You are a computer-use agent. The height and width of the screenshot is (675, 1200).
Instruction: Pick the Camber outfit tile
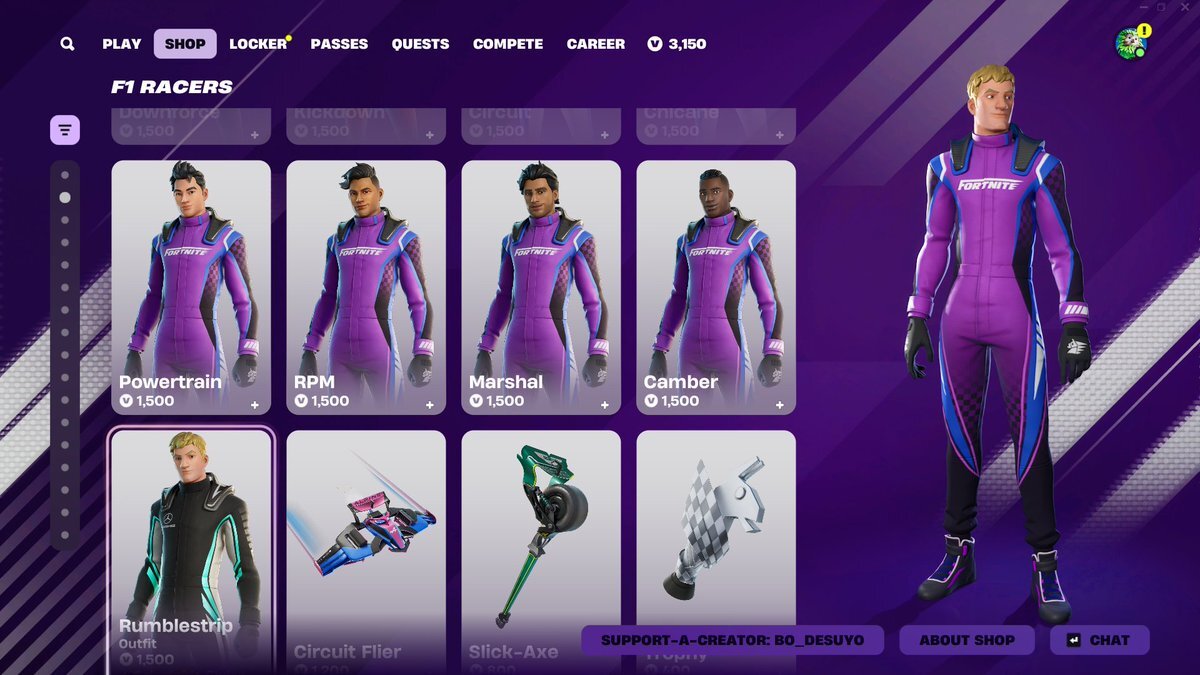tap(716, 287)
